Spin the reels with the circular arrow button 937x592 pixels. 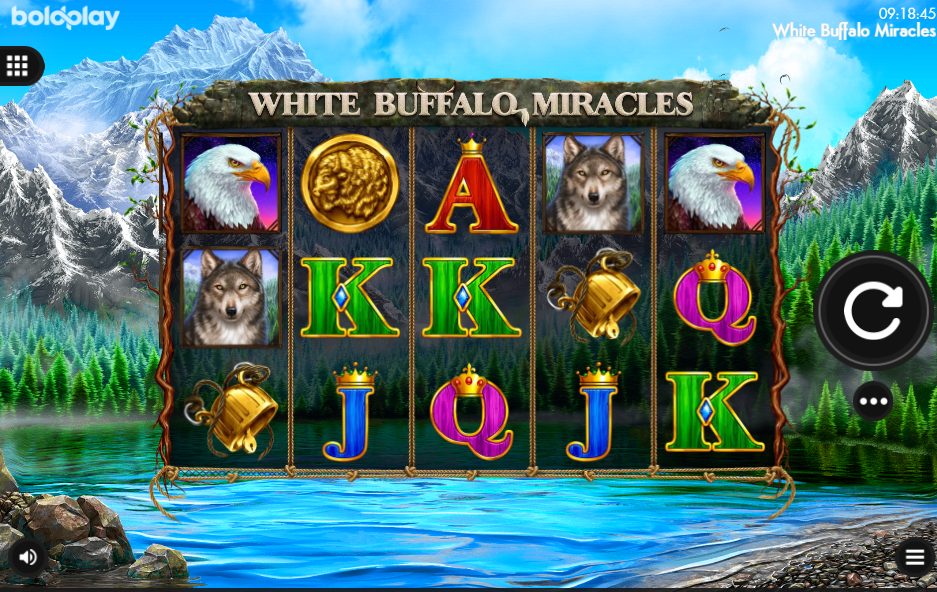coord(873,311)
